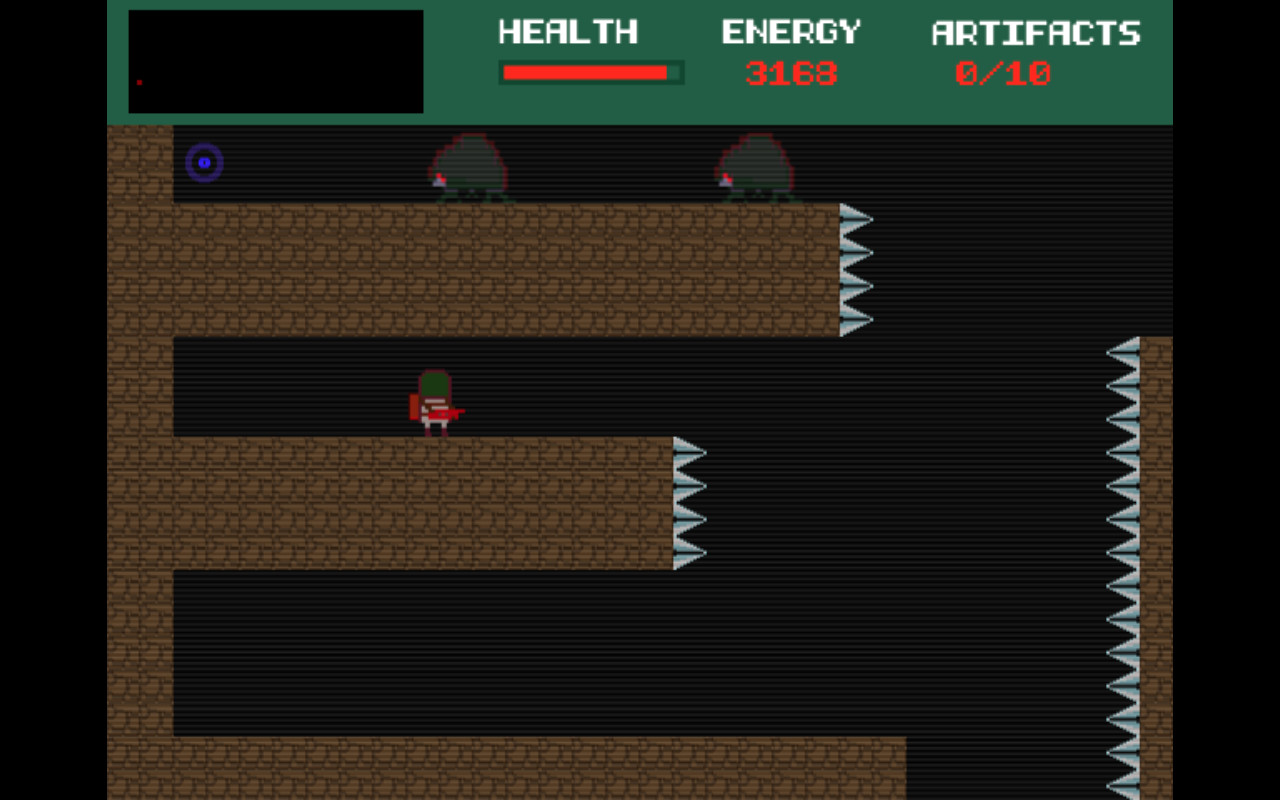Viewport: 1280px width, 800px height.
Task: Expand the ARTIFACTS section header
Action: (x=1036, y=32)
